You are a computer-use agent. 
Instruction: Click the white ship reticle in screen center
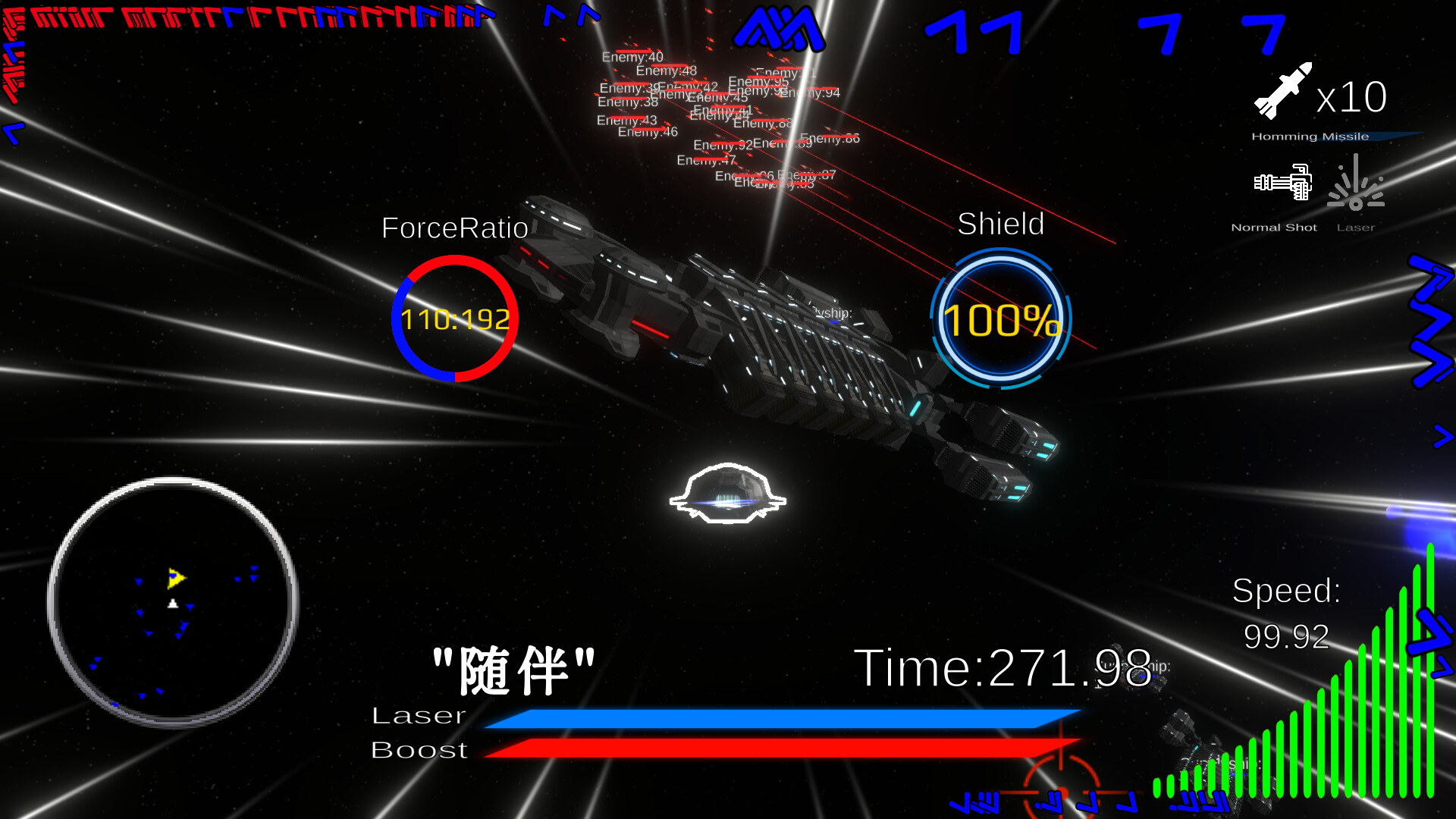click(727, 494)
